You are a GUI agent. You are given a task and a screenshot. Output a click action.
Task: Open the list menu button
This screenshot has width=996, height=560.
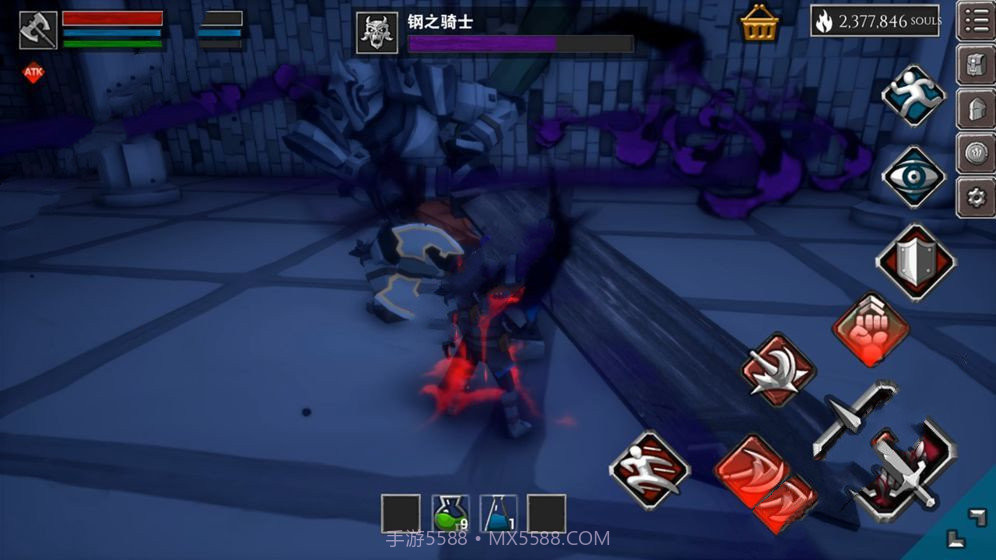point(976,21)
